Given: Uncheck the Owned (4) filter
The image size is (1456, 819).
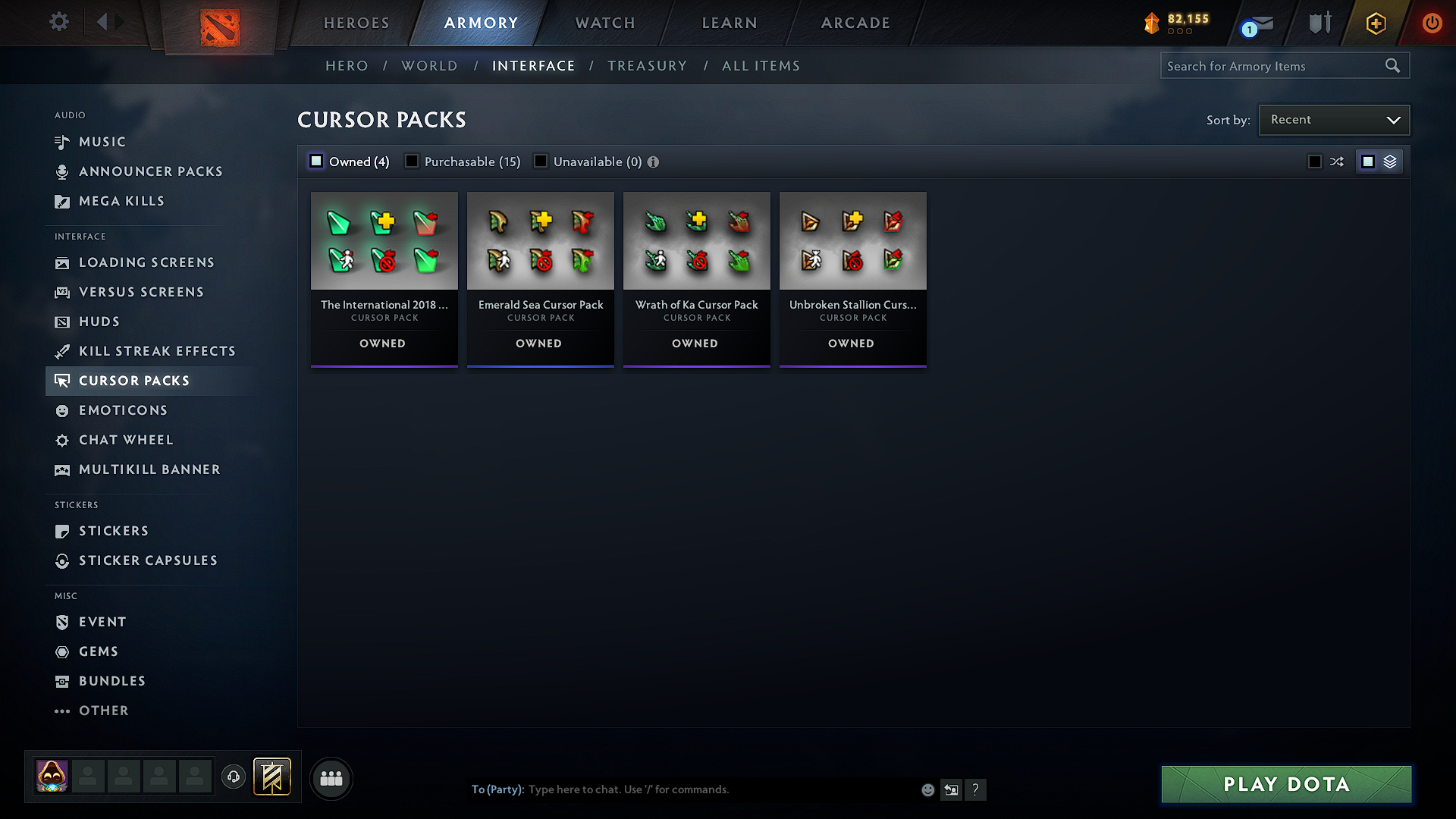Looking at the screenshot, I should pyautogui.click(x=315, y=161).
